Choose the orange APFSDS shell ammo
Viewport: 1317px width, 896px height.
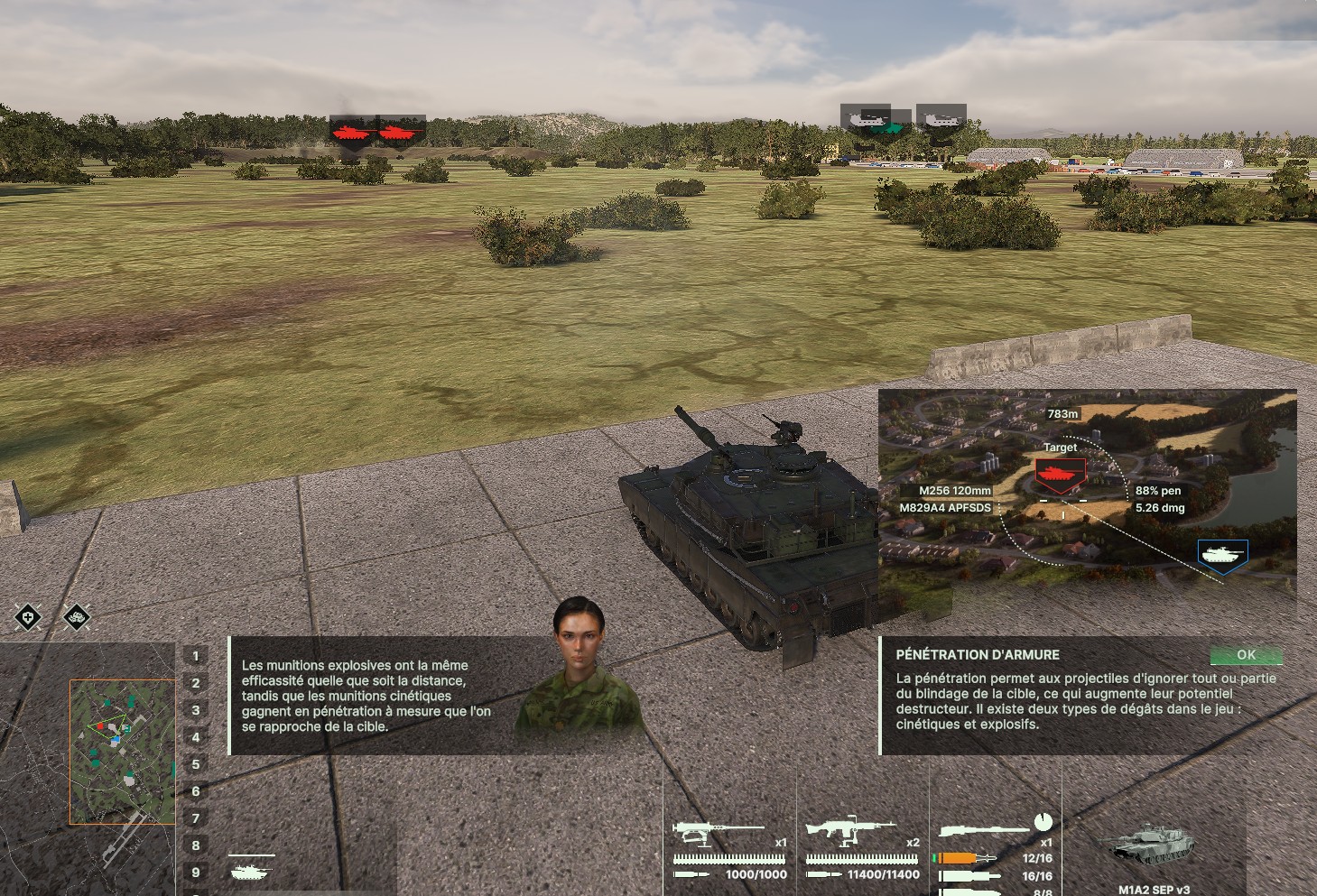point(968,858)
